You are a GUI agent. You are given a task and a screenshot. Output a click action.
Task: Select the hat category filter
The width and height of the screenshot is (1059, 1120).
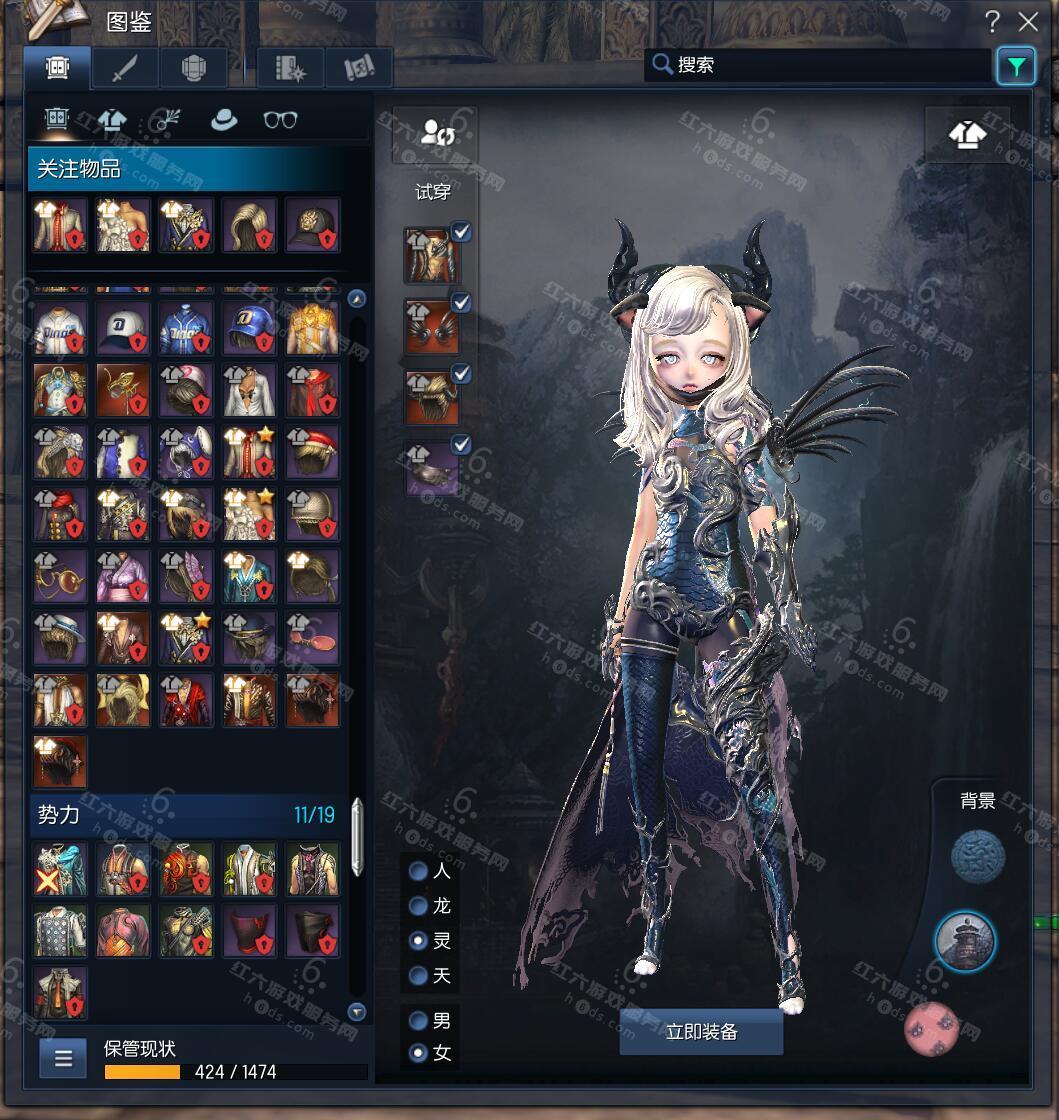point(224,120)
